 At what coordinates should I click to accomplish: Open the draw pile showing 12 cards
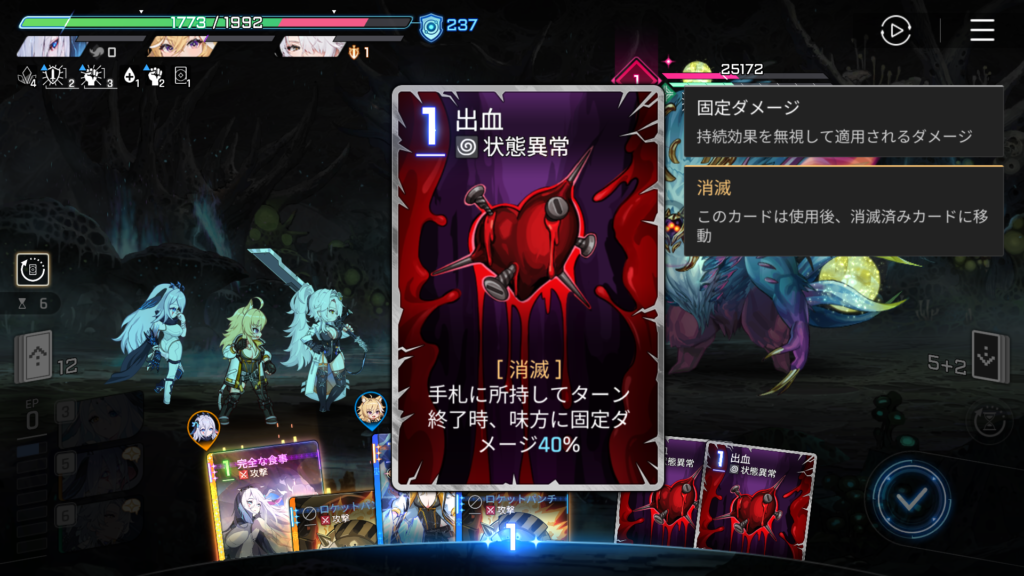(x=34, y=358)
